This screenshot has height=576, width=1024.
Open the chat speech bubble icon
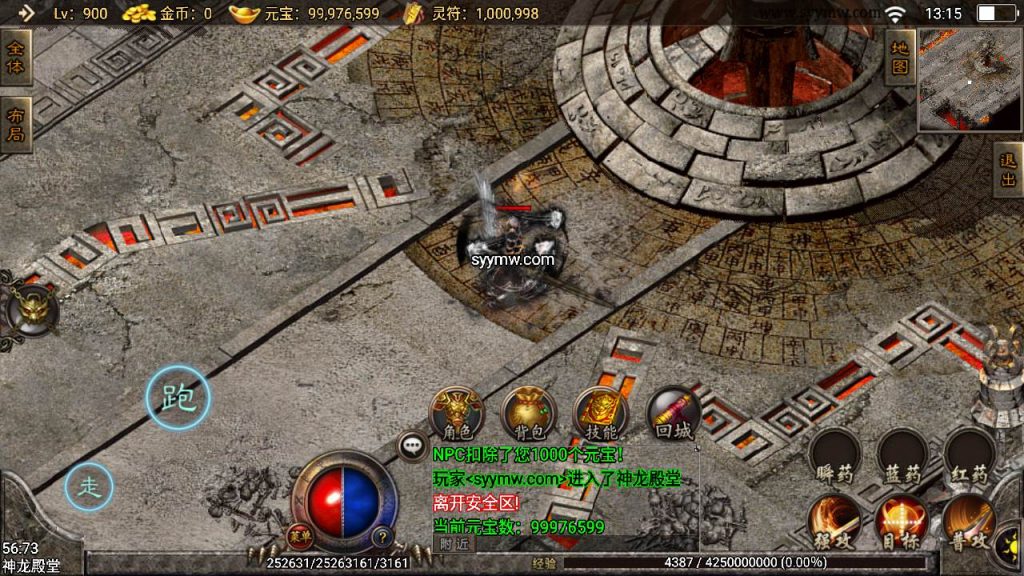pyautogui.click(x=412, y=446)
